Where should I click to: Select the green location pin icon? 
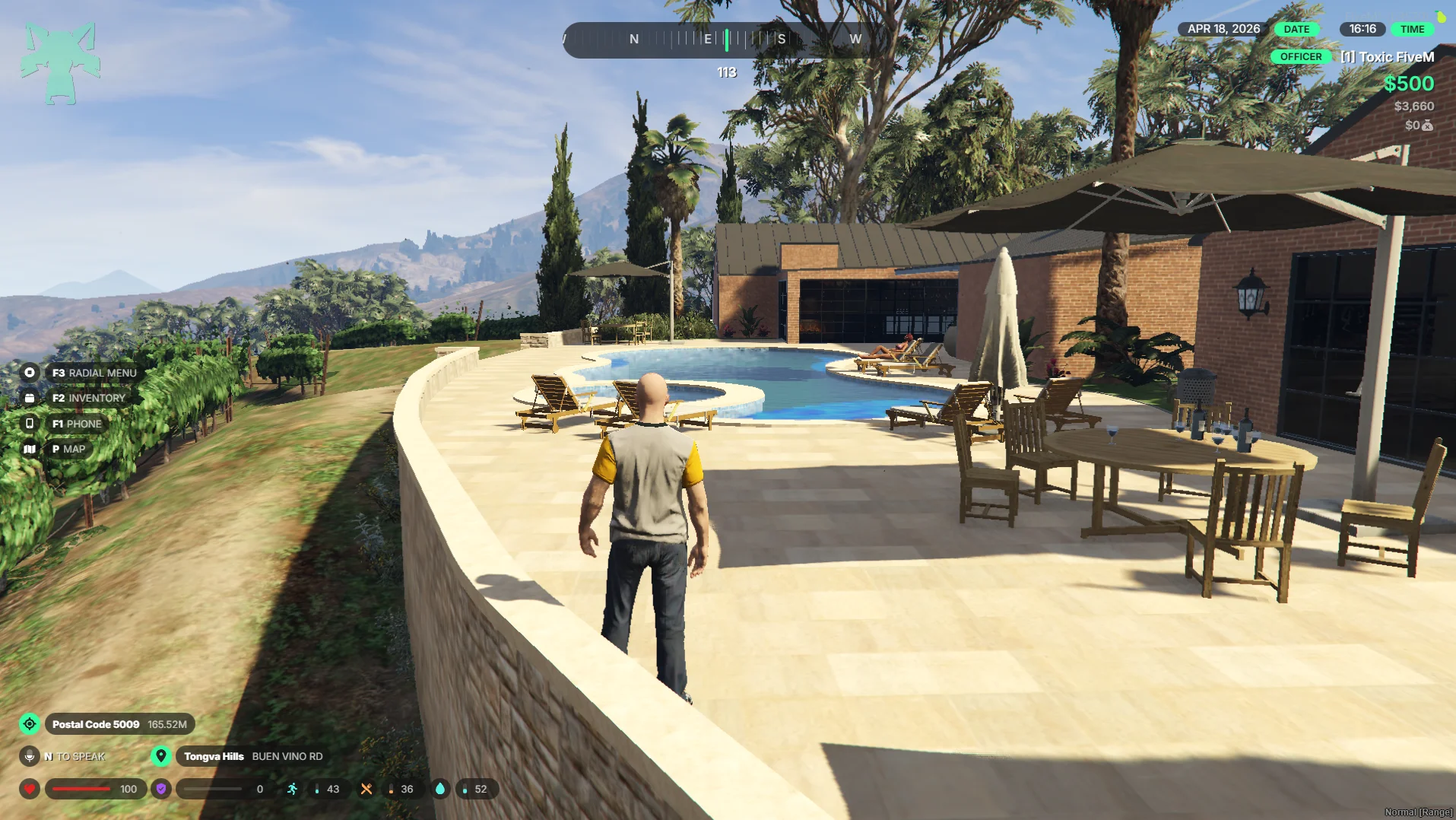160,756
